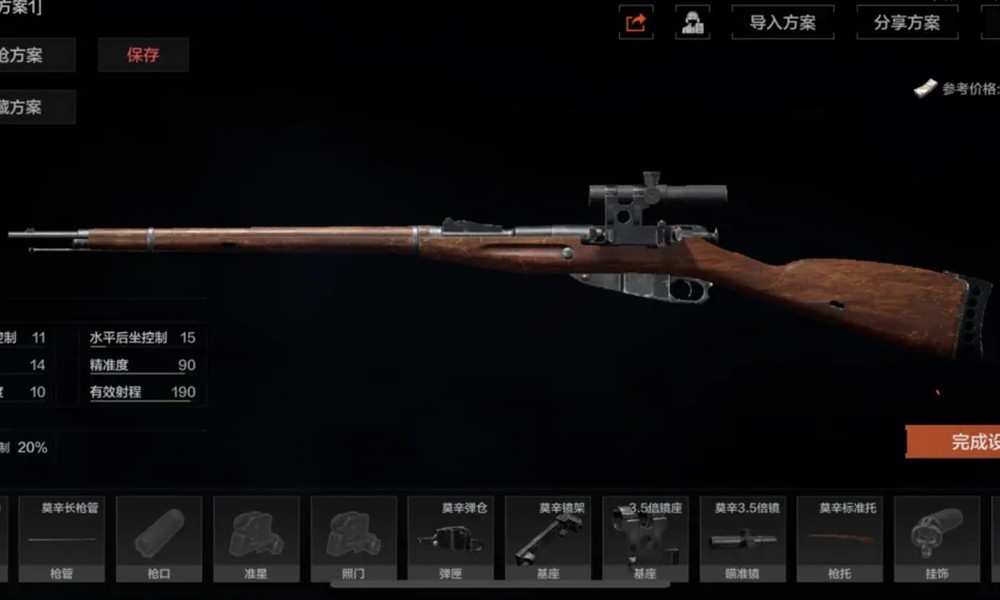Choose the 准星 front sight slot
Screen dimensions: 1000x600
257,539
